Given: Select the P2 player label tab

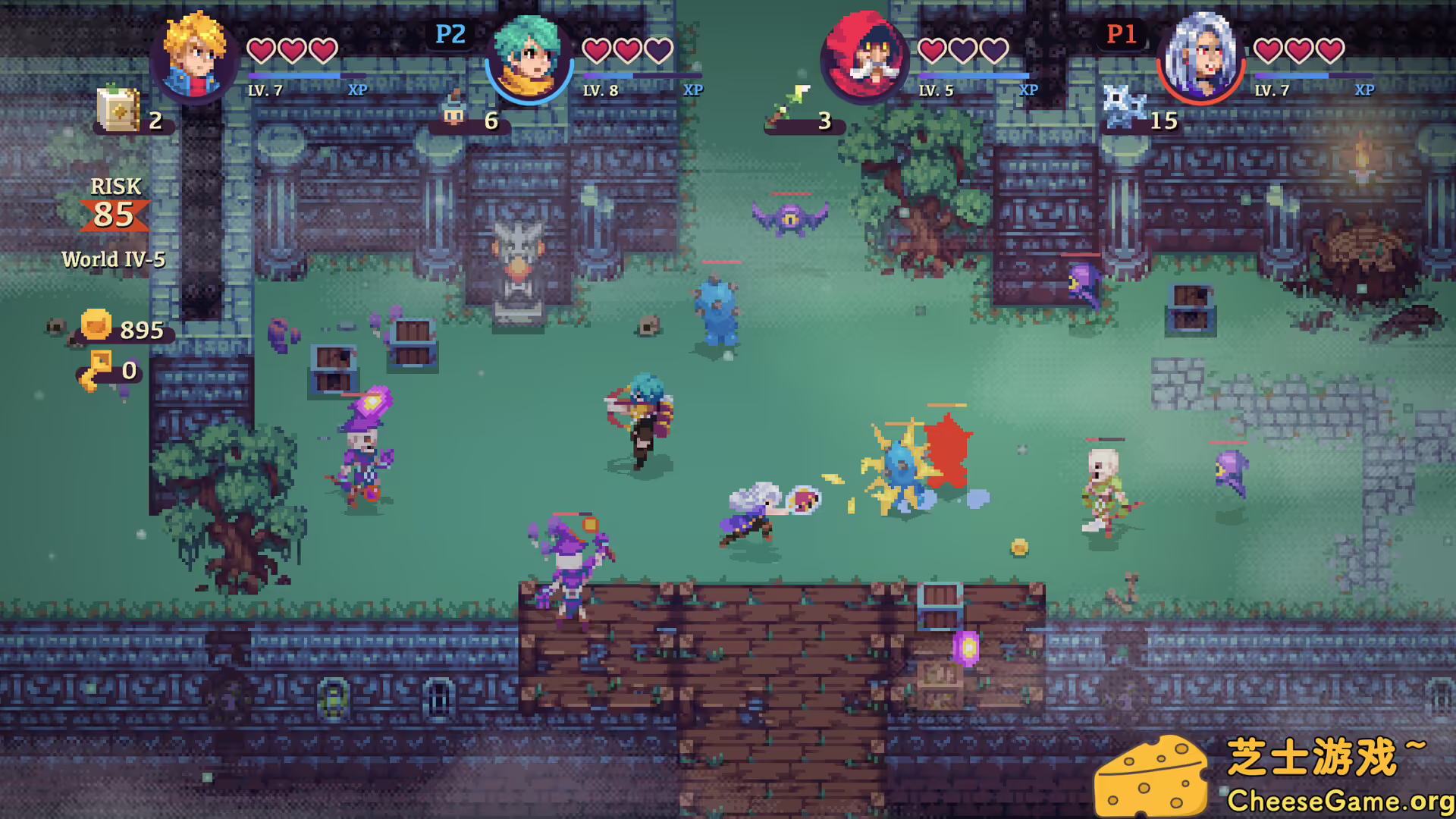Looking at the screenshot, I should tap(449, 34).
